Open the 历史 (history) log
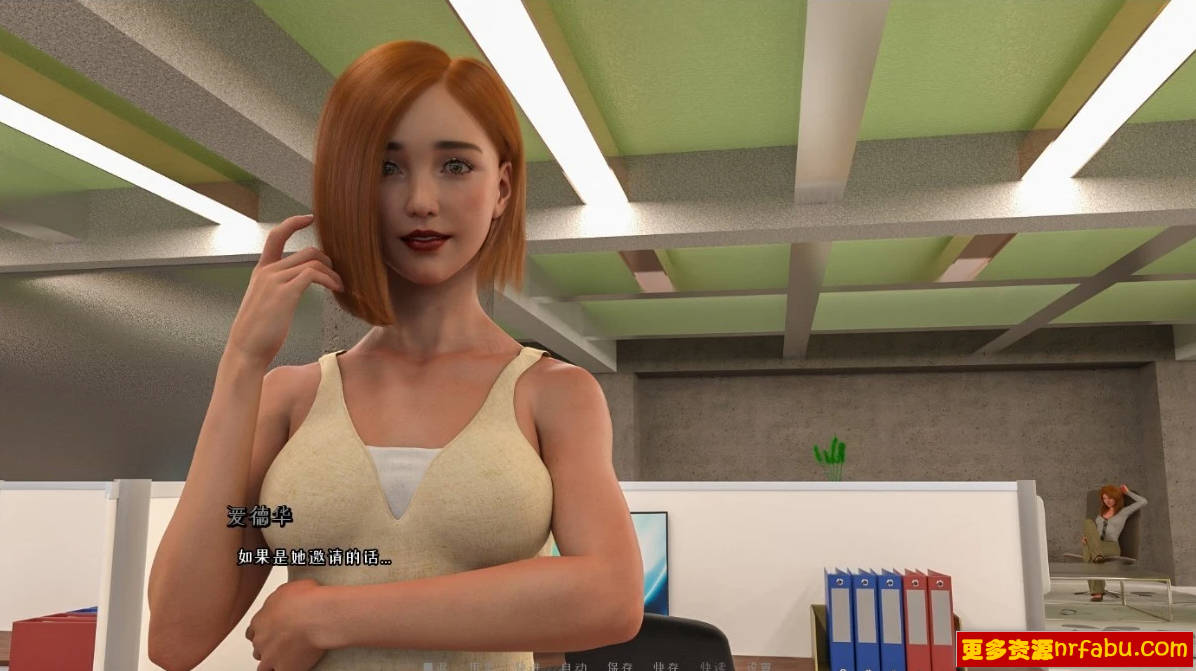Image resolution: width=1196 pixels, height=671 pixels. point(482,666)
